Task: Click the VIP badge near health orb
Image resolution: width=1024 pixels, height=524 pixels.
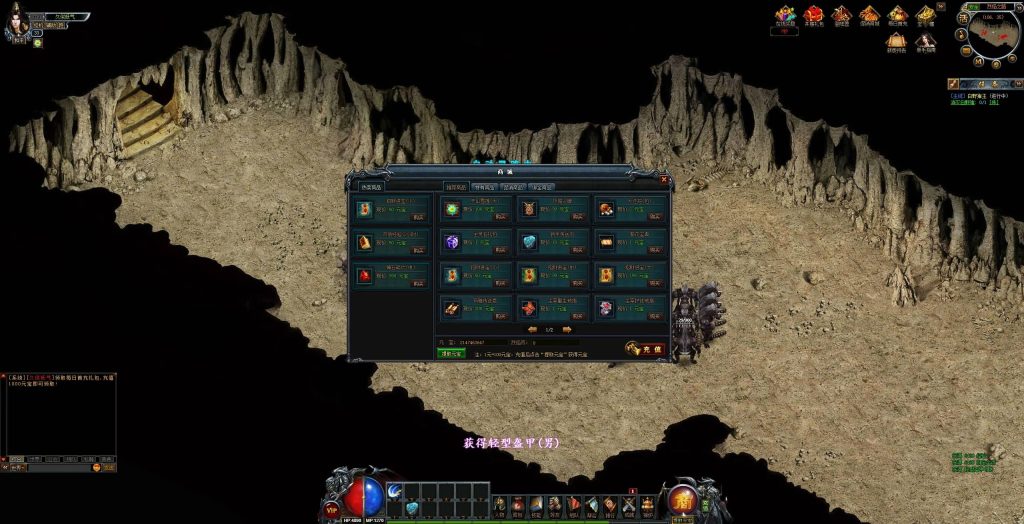Action: pyautogui.click(x=332, y=508)
